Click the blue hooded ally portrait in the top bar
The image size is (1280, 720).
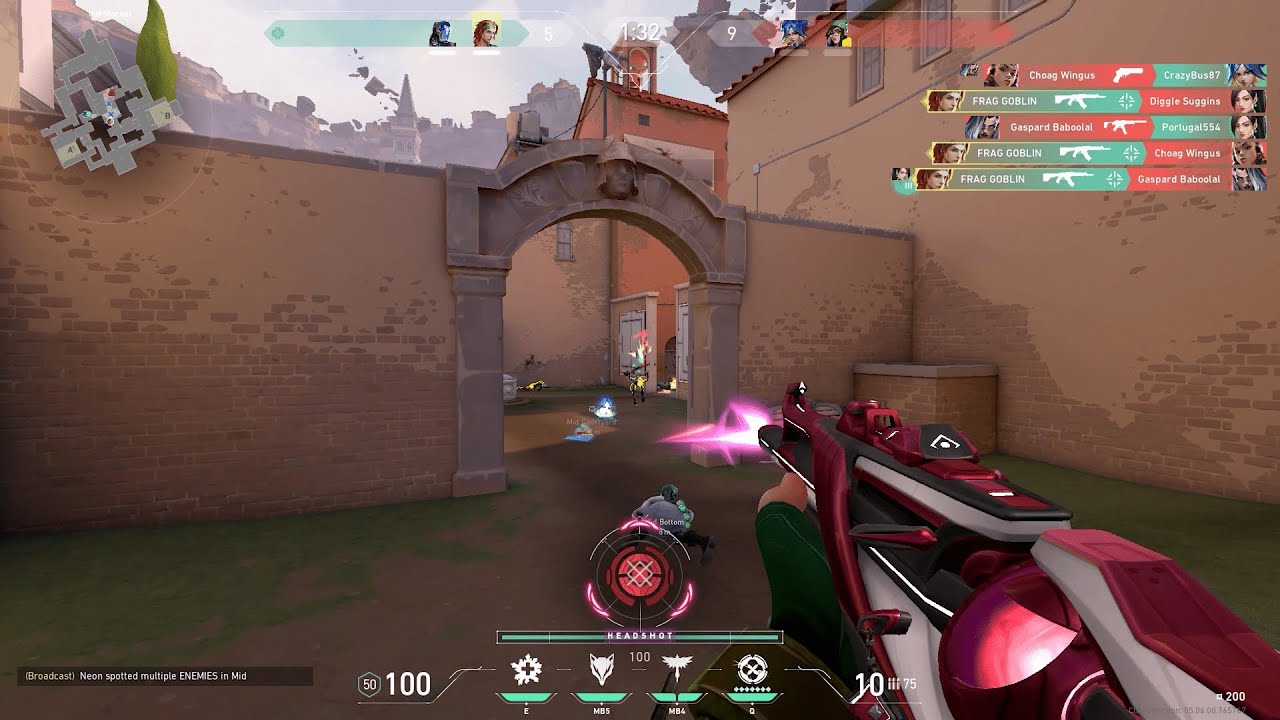[441, 33]
